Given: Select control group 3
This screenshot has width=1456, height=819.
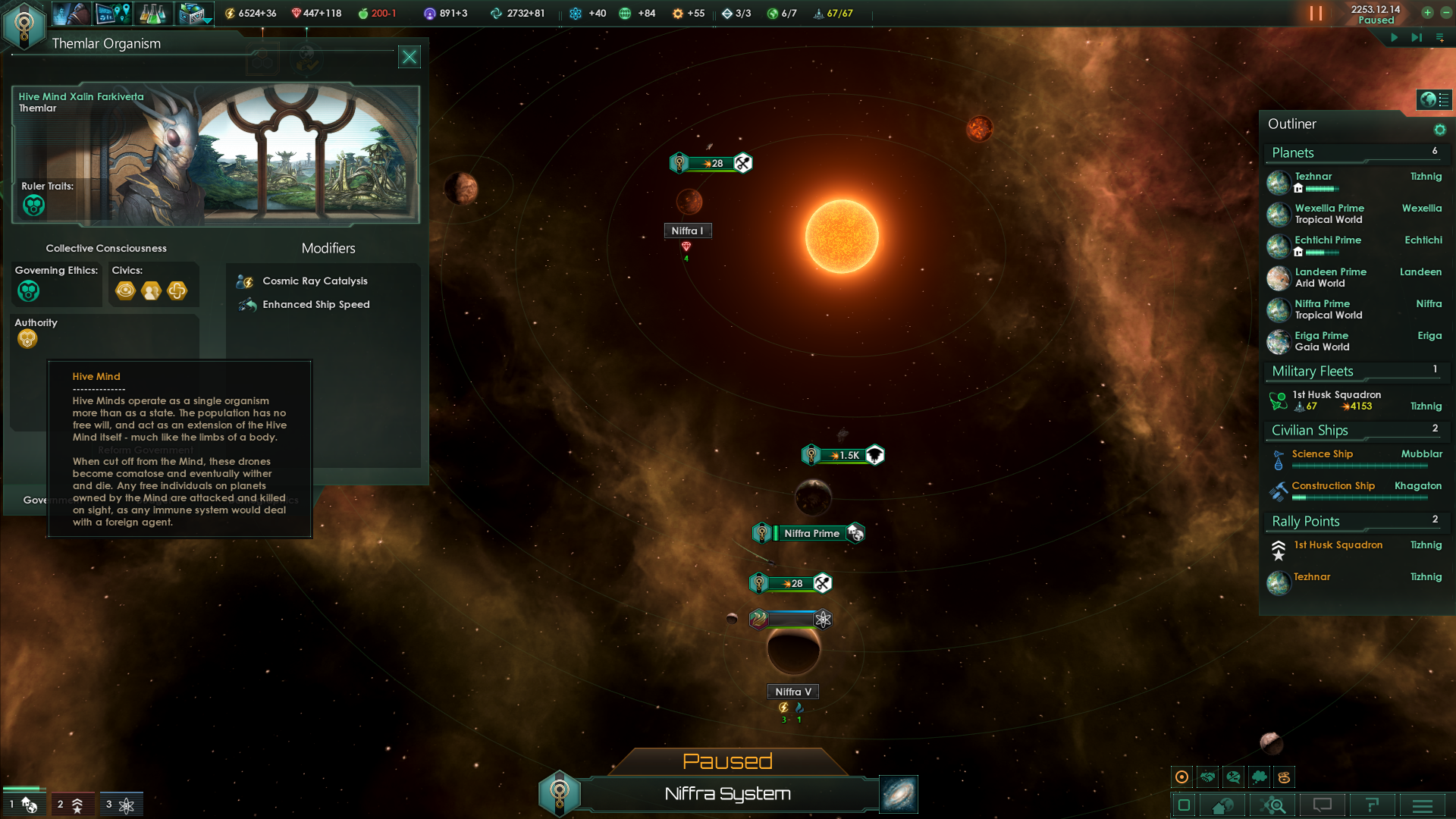Looking at the screenshot, I should pos(121,805).
